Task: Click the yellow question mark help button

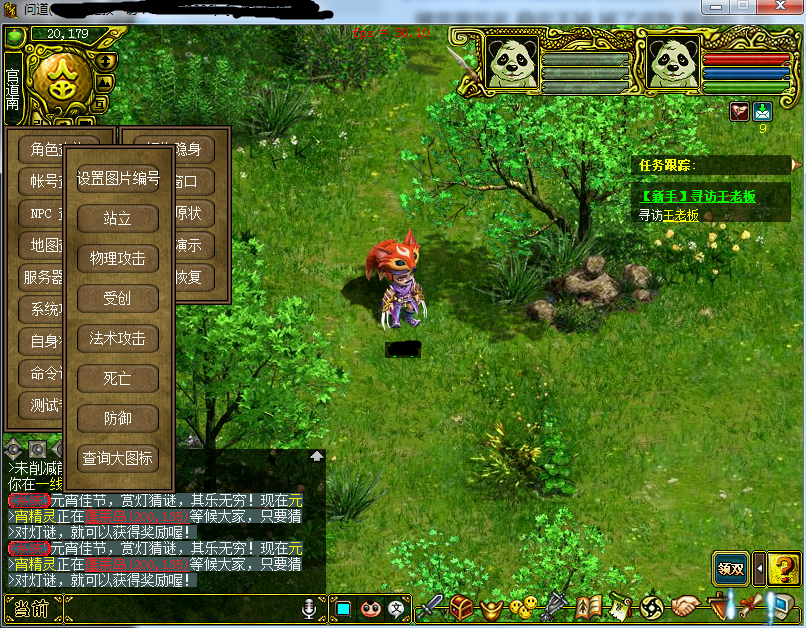Action: 784,568
